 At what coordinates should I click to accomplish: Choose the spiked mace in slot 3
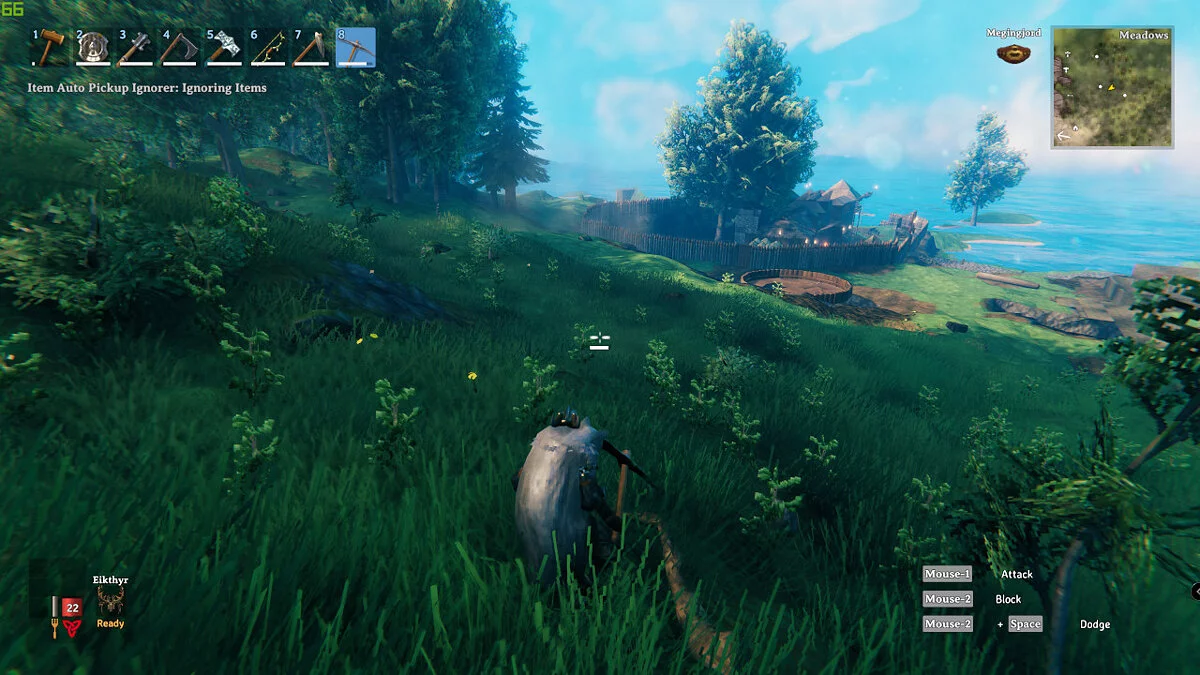click(137, 47)
